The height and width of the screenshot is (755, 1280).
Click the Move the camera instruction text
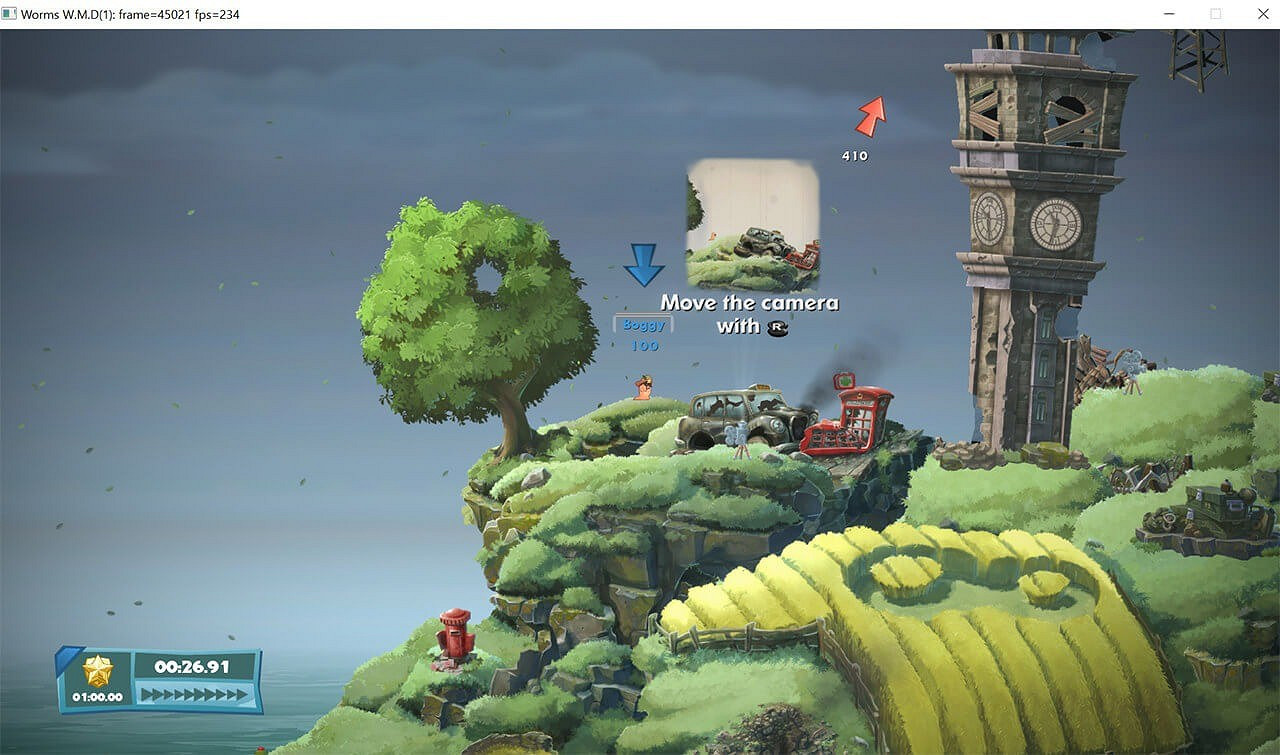point(748,302)
